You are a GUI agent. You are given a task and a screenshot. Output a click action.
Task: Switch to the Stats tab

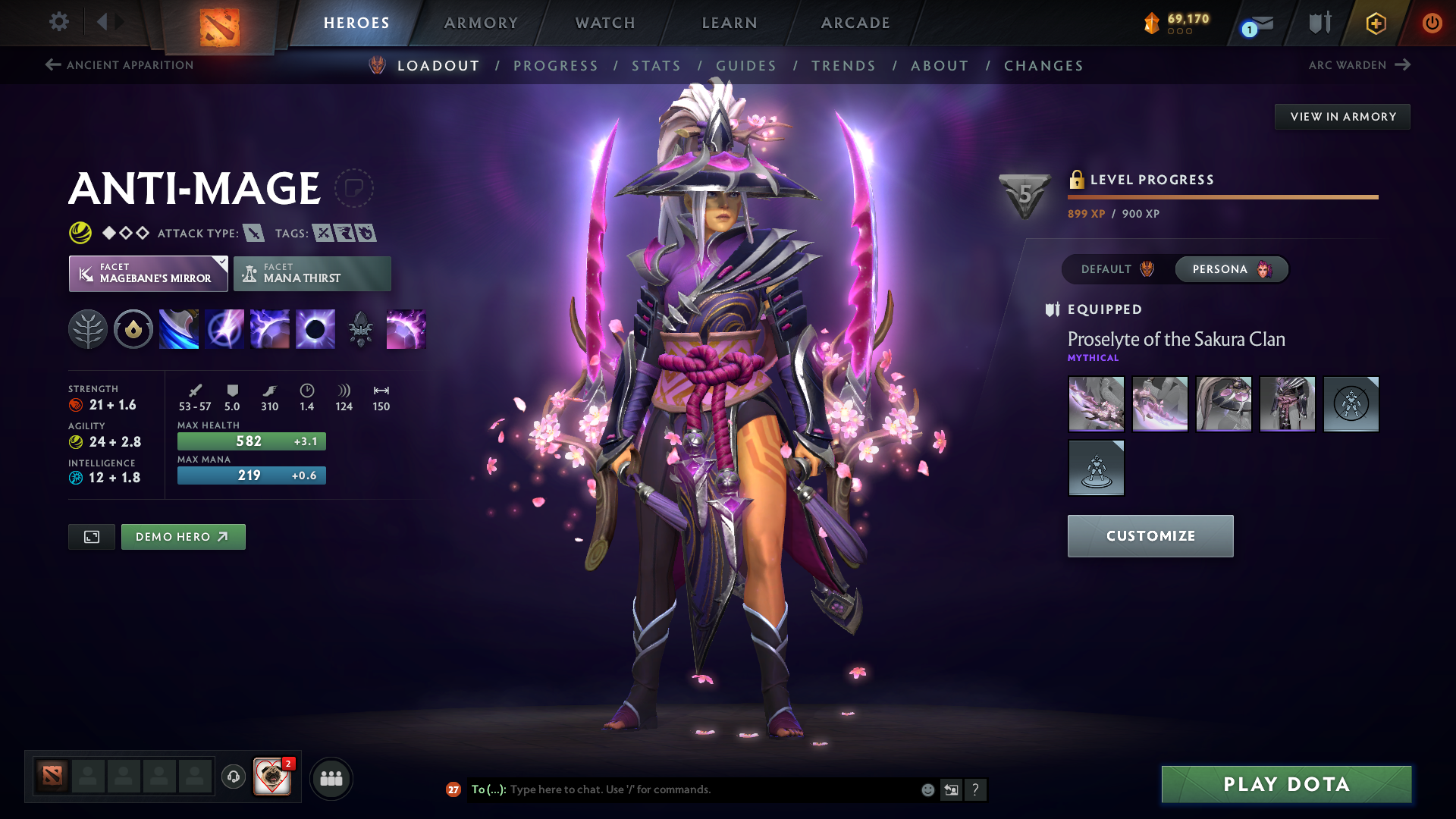[x=656, y=66]
